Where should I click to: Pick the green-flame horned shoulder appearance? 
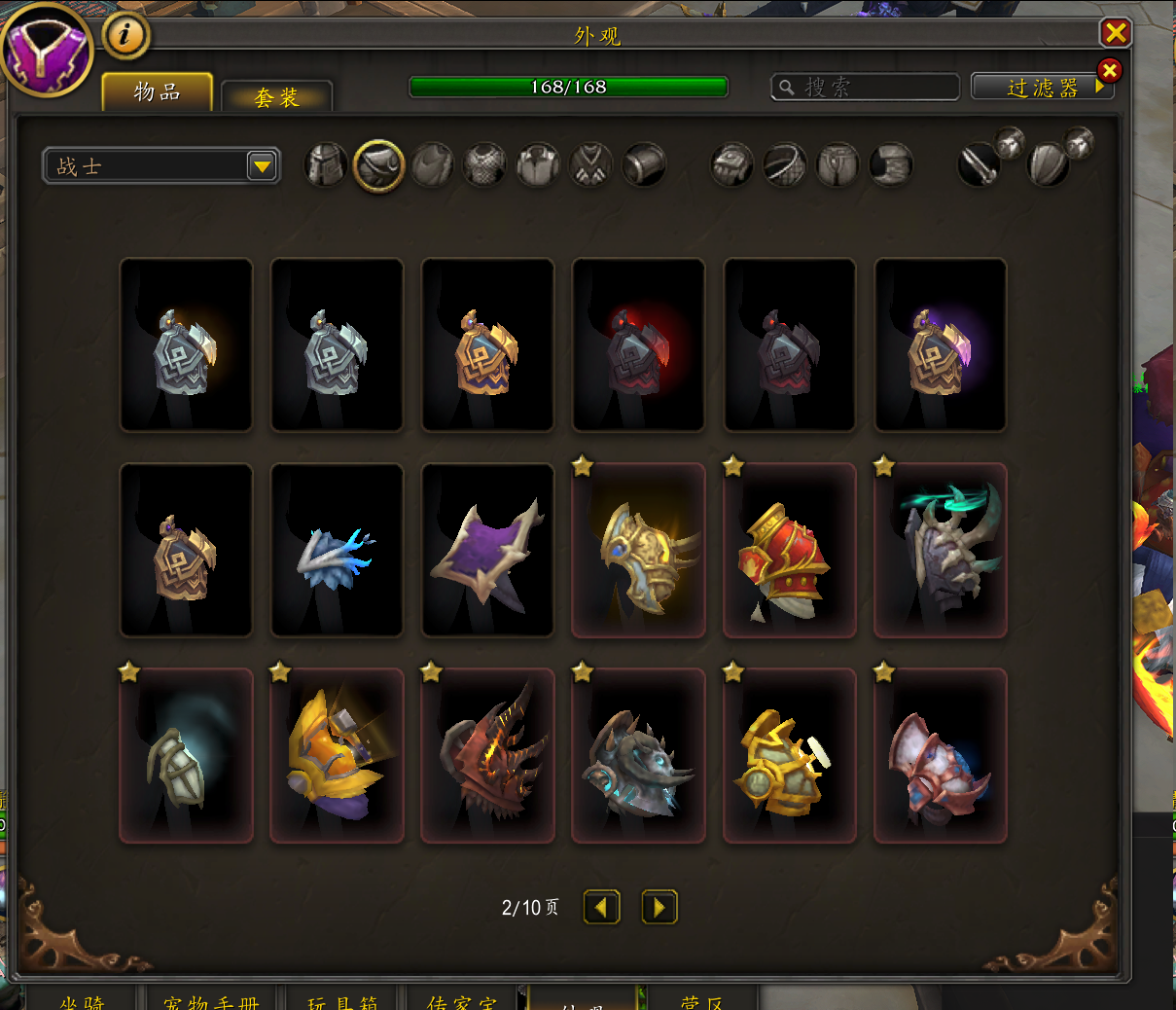pyautogui.click(x=940, y=550)
